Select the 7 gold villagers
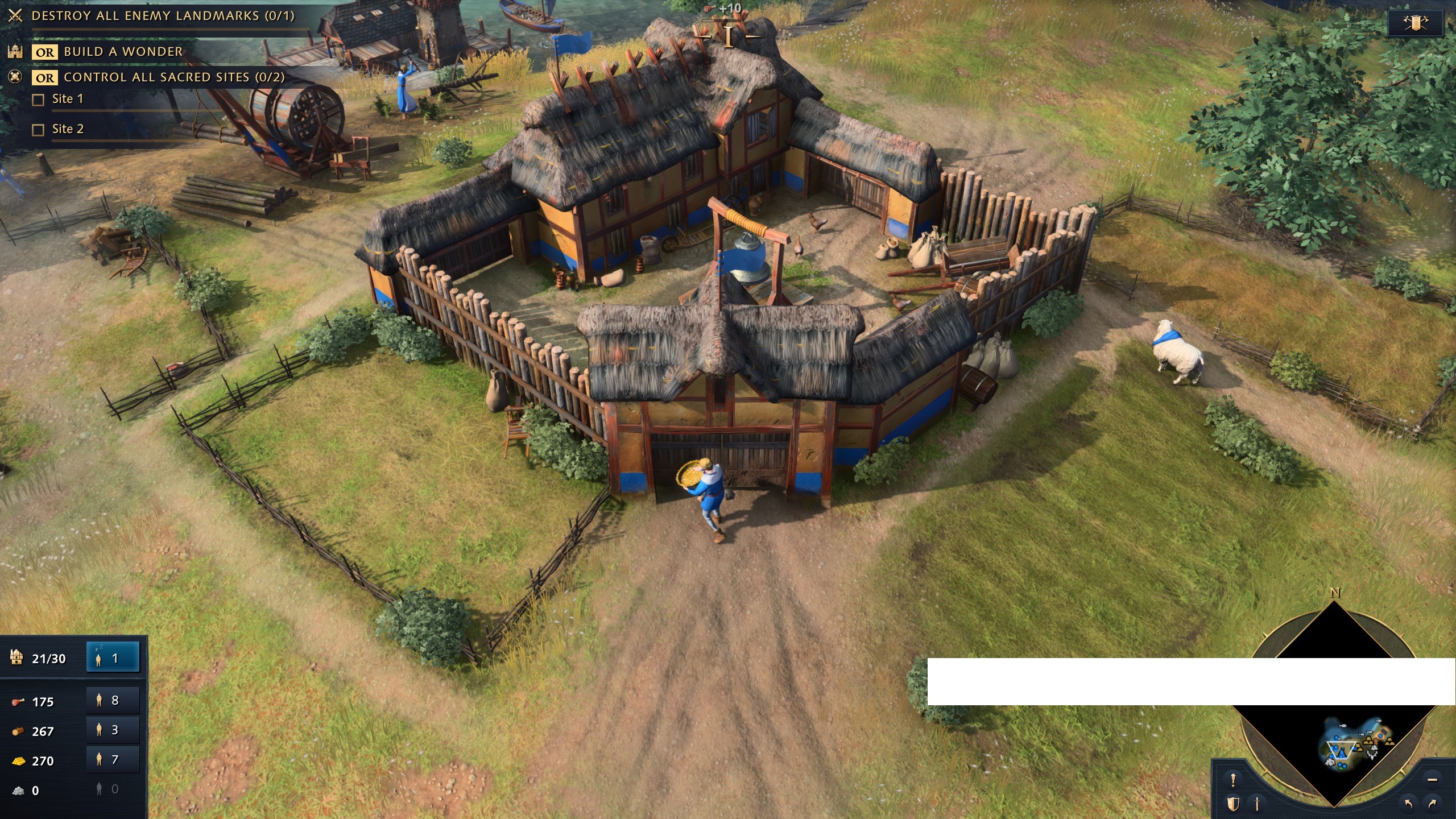 [x=113, y=759]
